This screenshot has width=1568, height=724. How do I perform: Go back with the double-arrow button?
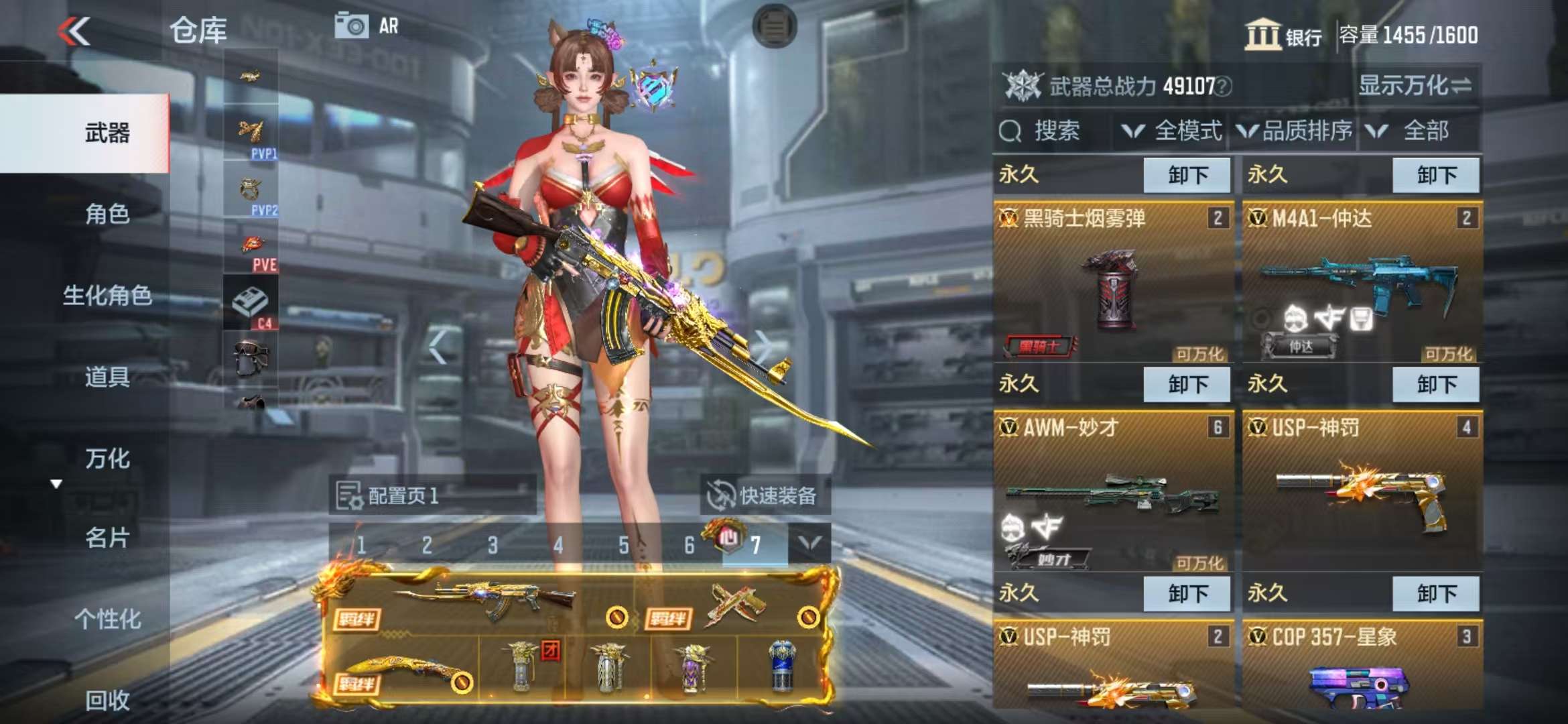click(x=74, y=32)
